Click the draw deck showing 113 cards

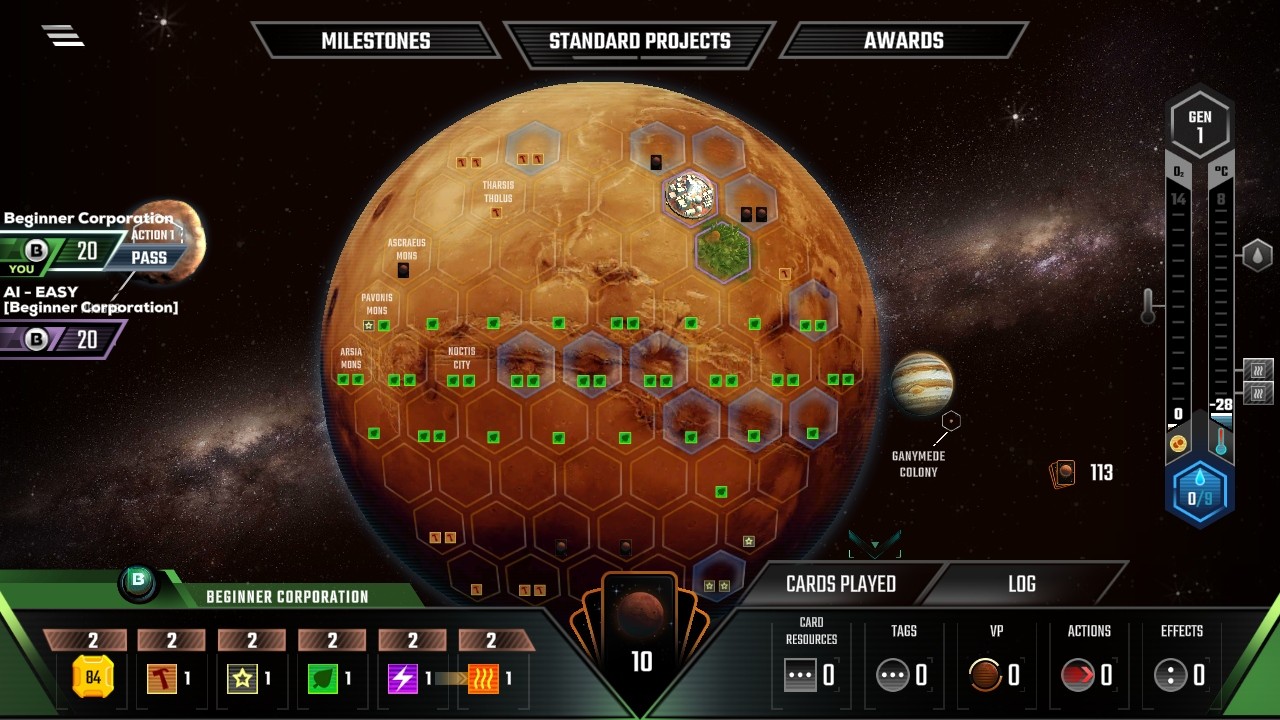coord(1064,473)
